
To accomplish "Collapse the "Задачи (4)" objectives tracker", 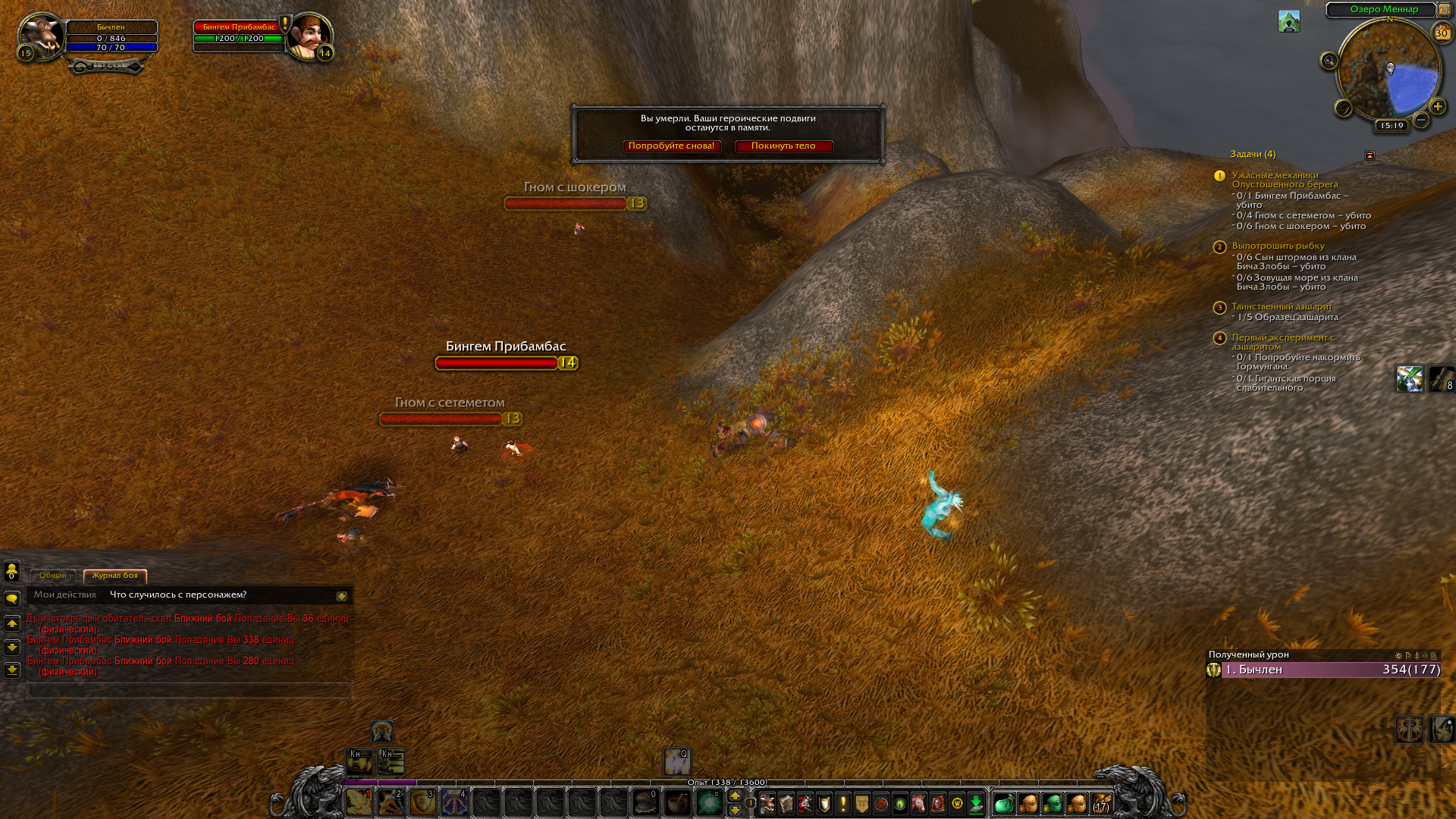I will [1370, 155].
